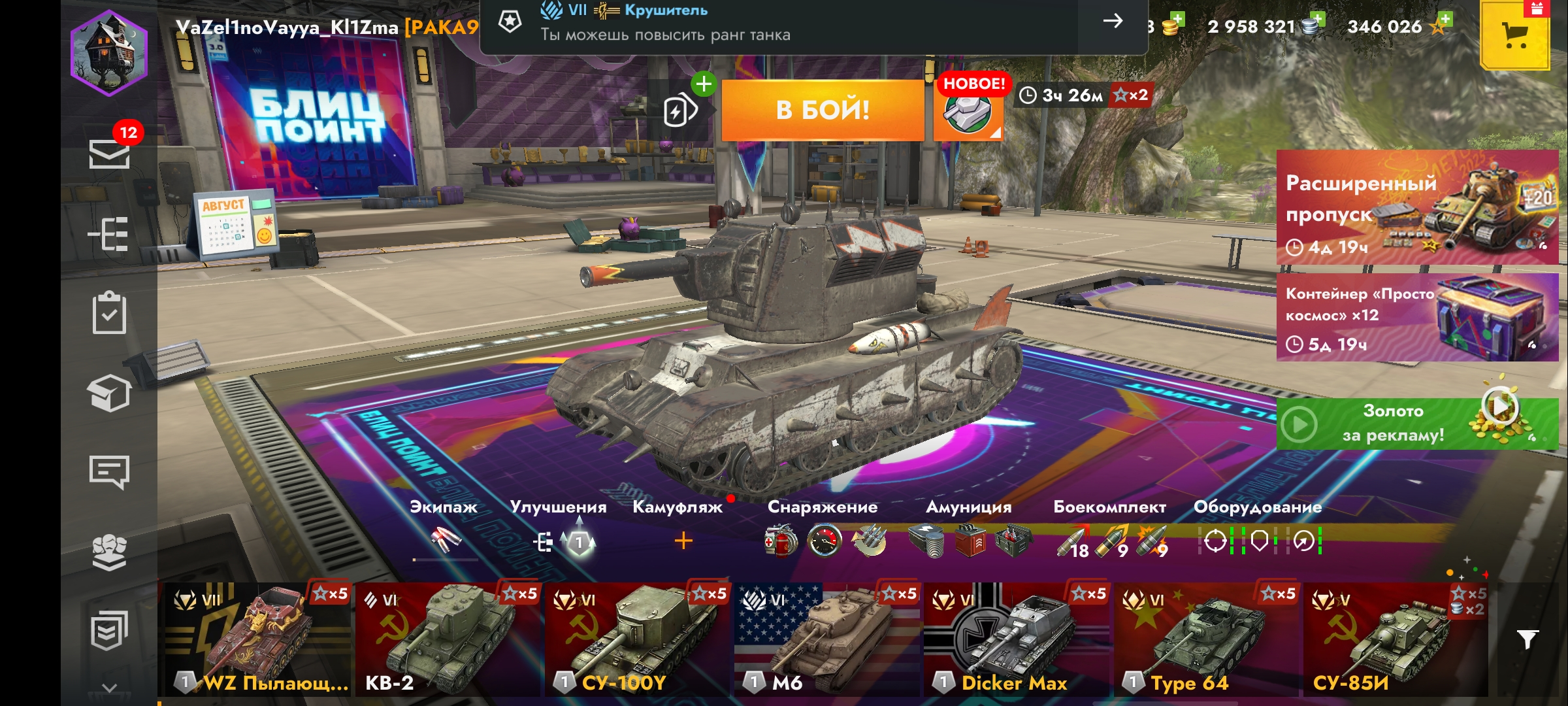1568x706 pixels.
Task: Open the mail inbox with 12 notifications
Action: 109,153
